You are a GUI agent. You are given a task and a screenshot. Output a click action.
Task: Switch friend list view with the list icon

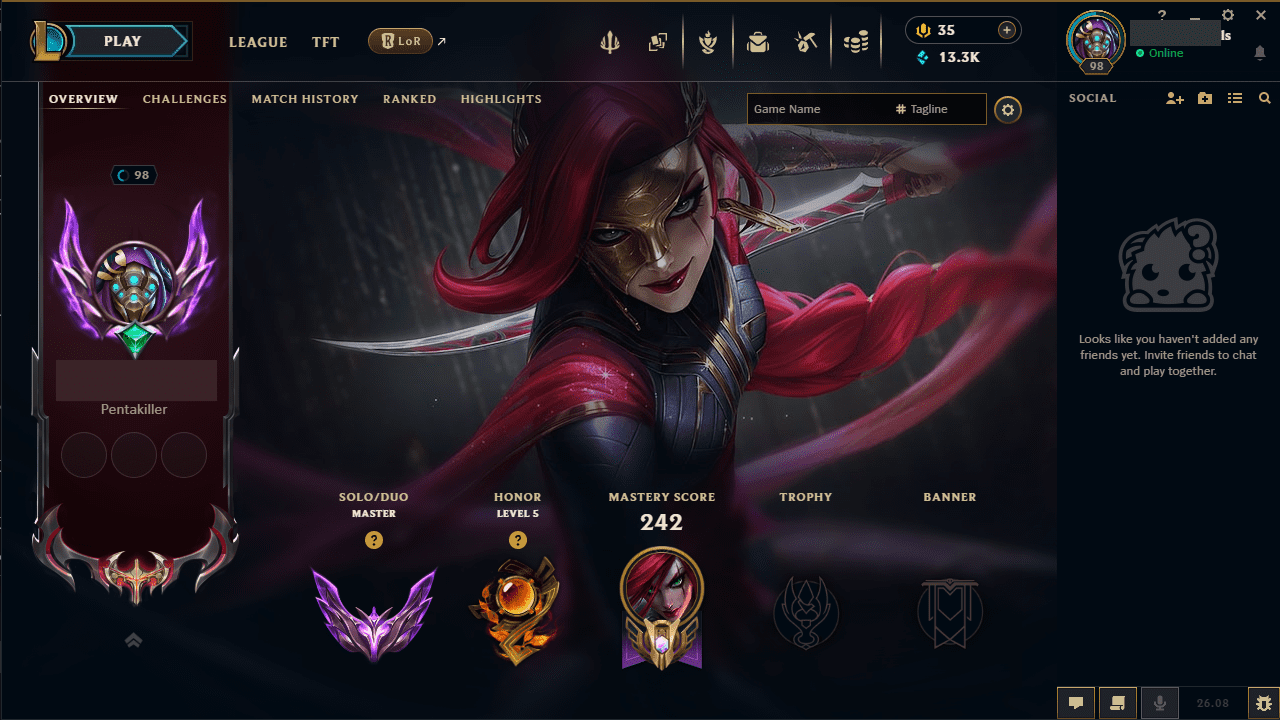[x=1235, y=98]
